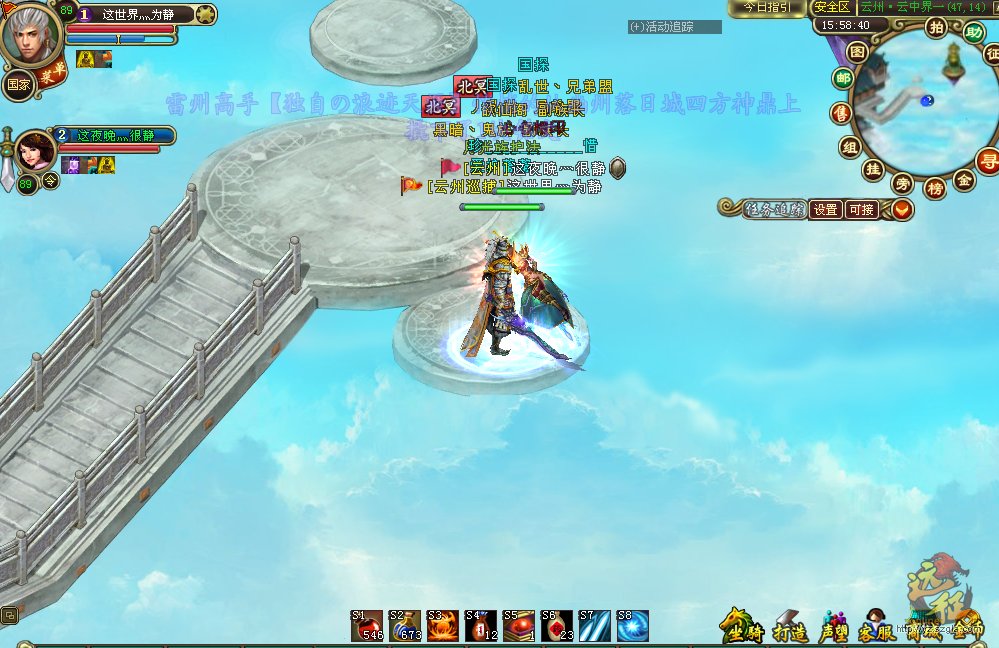The width and height of the screenshot is (999, 648).
Task: Click the 售 sell button
Action: (x=843, y=114)
